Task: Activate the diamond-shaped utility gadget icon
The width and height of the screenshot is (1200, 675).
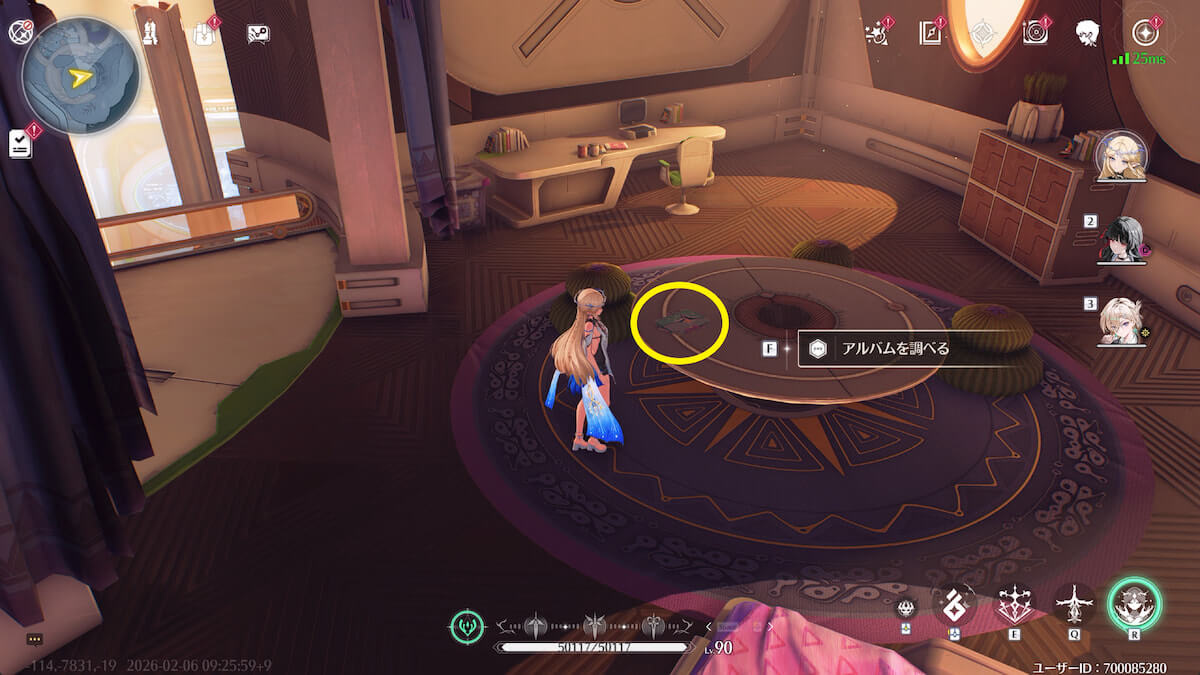Action: pos(954,604)
